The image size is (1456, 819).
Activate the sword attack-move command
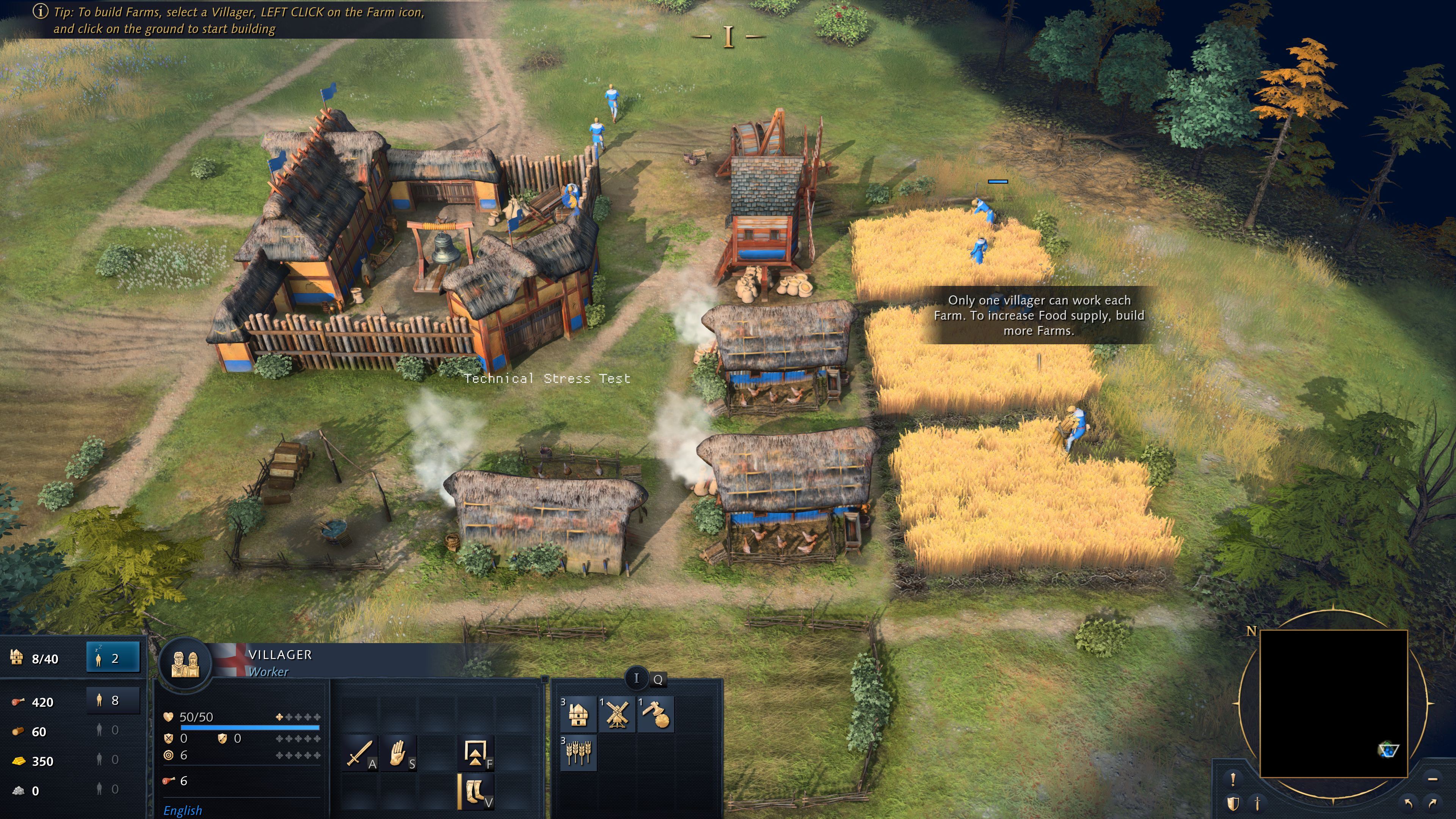point(360,753)
